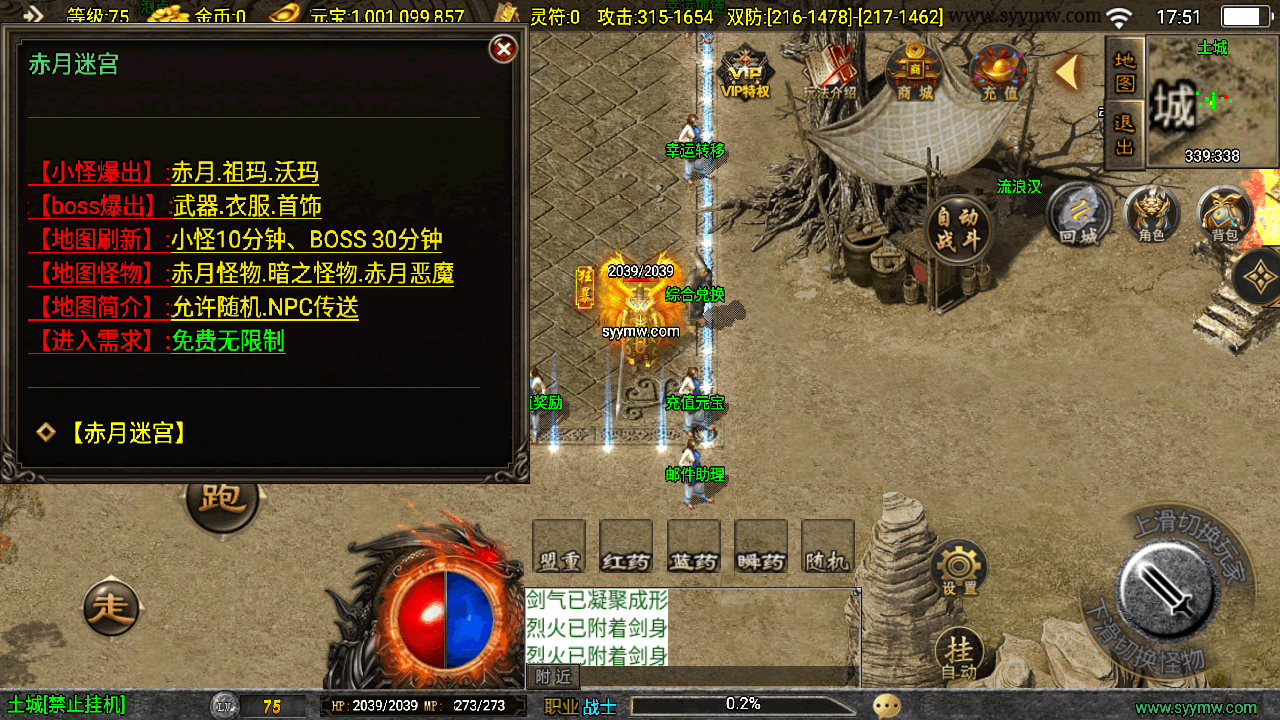Viewport: 1280px width, 720px height.
Task: Open the 背包 backpack
Action: (x=1225, y=214)
